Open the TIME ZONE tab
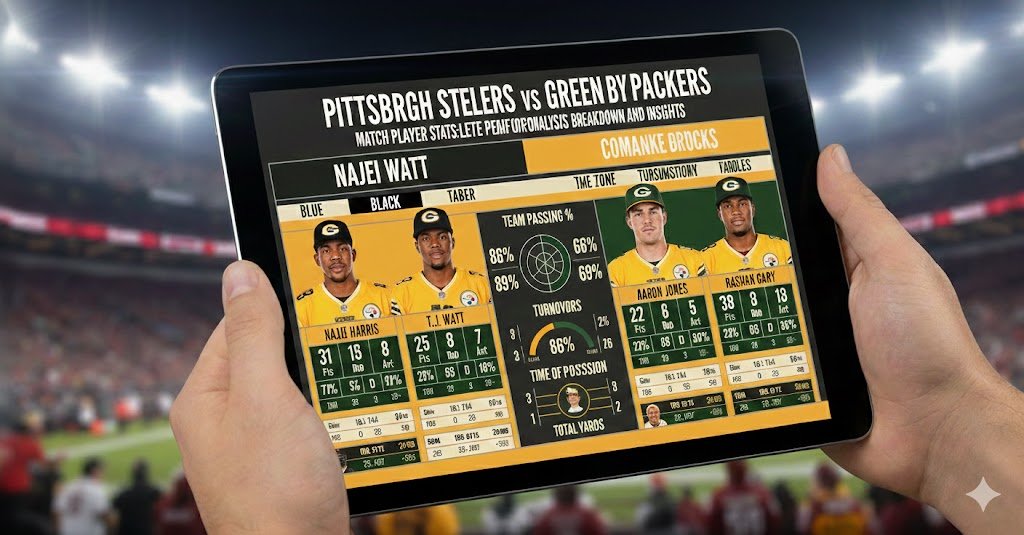The image size is (1024, 535). (599, 181)
